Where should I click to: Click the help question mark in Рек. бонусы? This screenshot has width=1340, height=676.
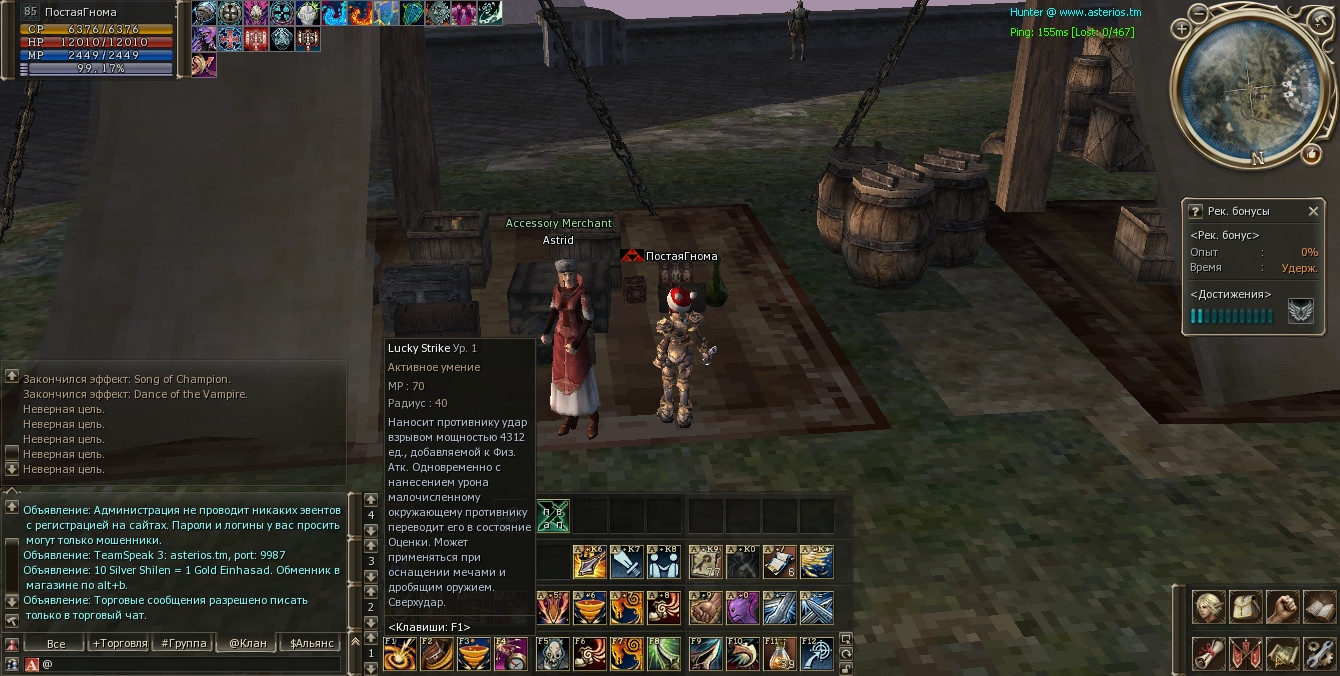1195,211
